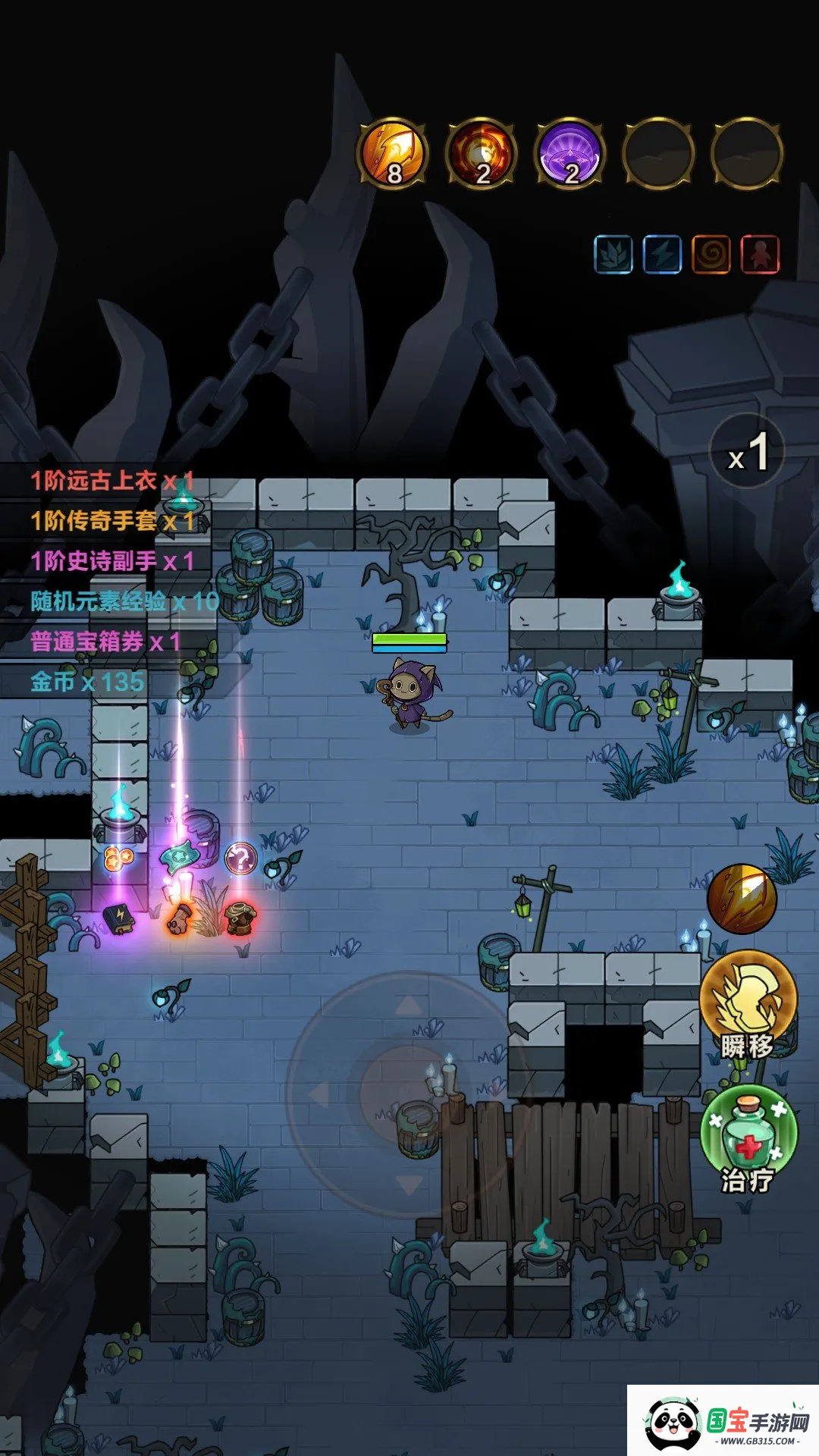This screenshot has width=819, height=1456.
Task: Tap the orange spiral buff icon
Action: (x=711, y=254)
